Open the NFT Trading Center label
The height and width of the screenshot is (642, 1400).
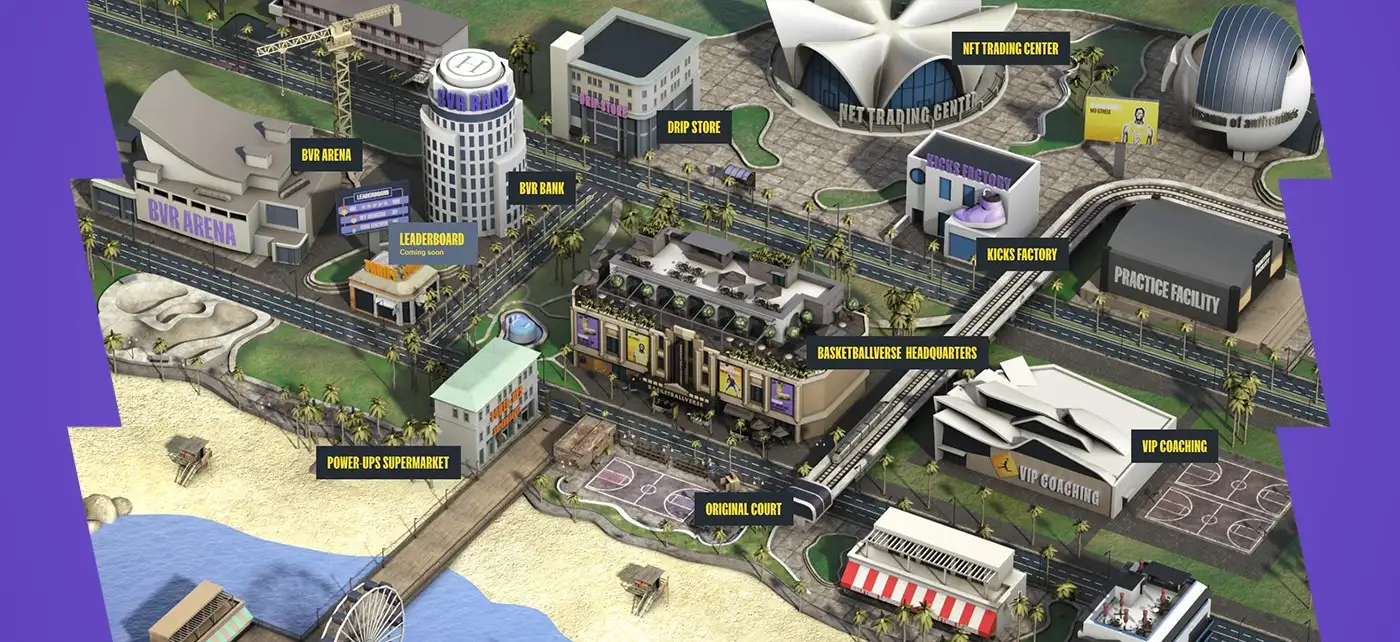(x=1009, y=48)
